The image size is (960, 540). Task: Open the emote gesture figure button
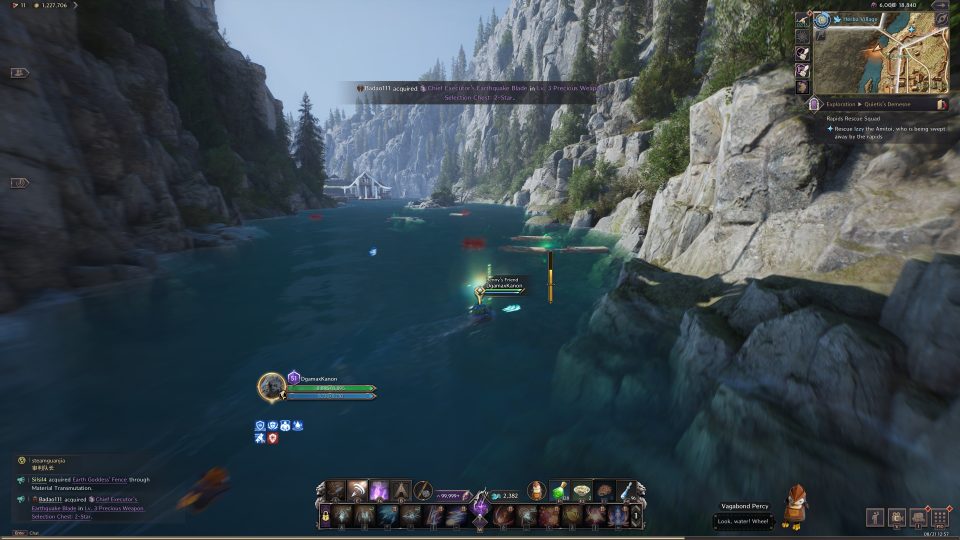click(874, 517)
